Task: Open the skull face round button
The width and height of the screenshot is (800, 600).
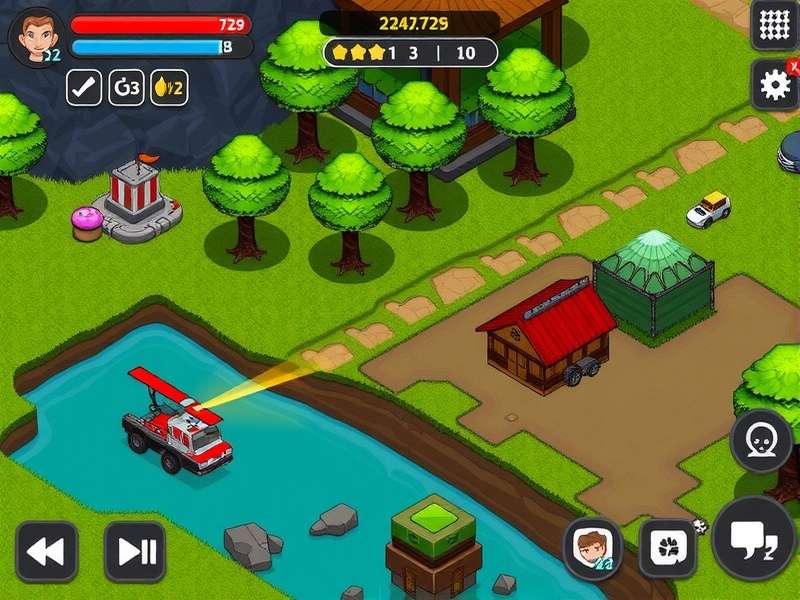Action: point(761,440)
